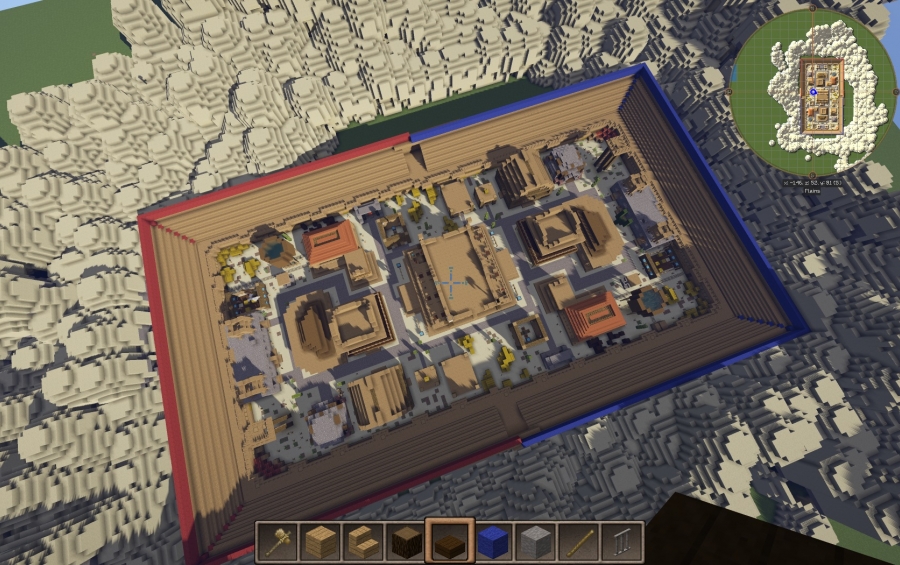Select the iron bars hotbar slot
The width and height of the screenshot is (900, 565).
(621, 542)
